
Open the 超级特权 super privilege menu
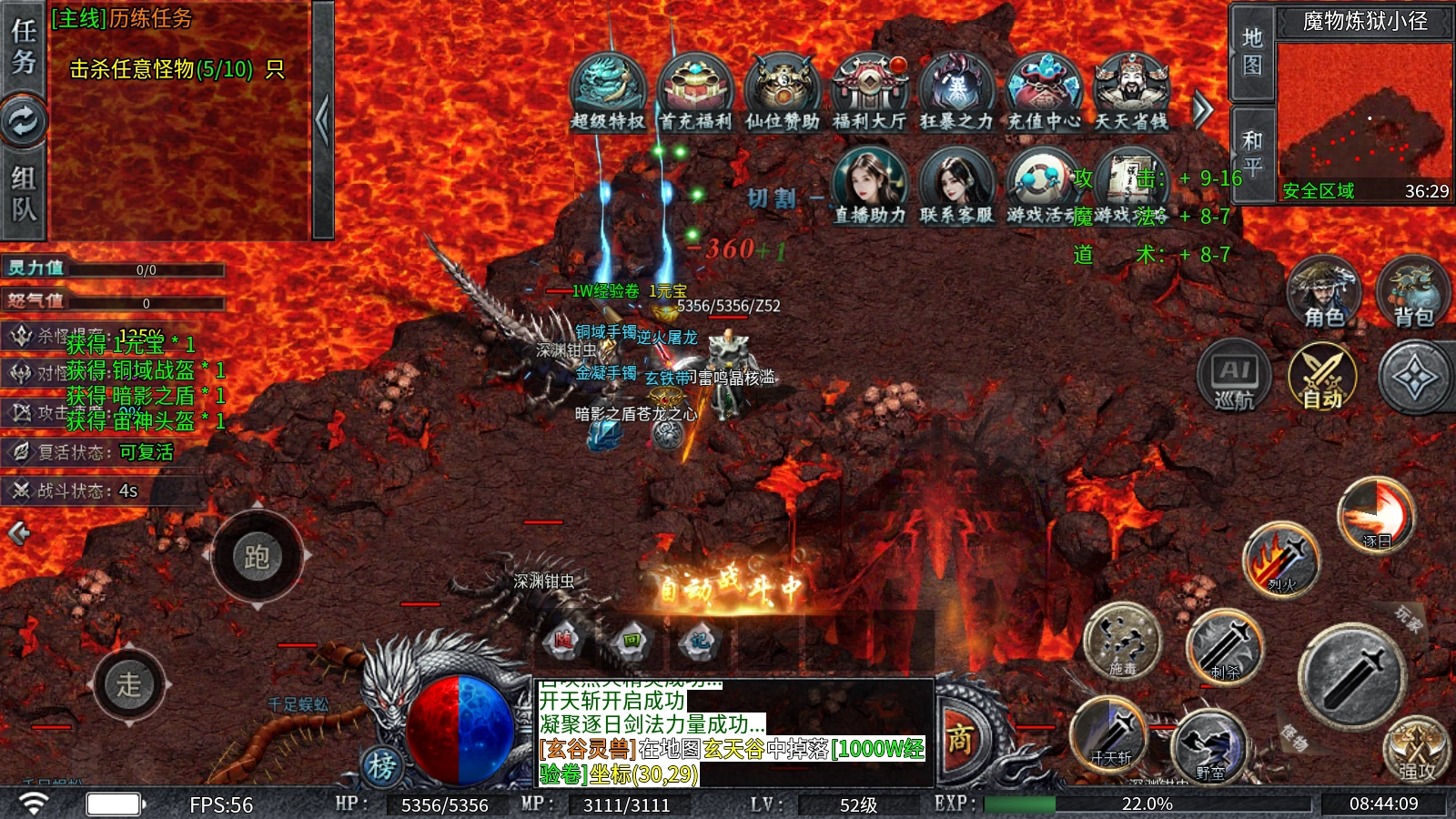(608, 91)
